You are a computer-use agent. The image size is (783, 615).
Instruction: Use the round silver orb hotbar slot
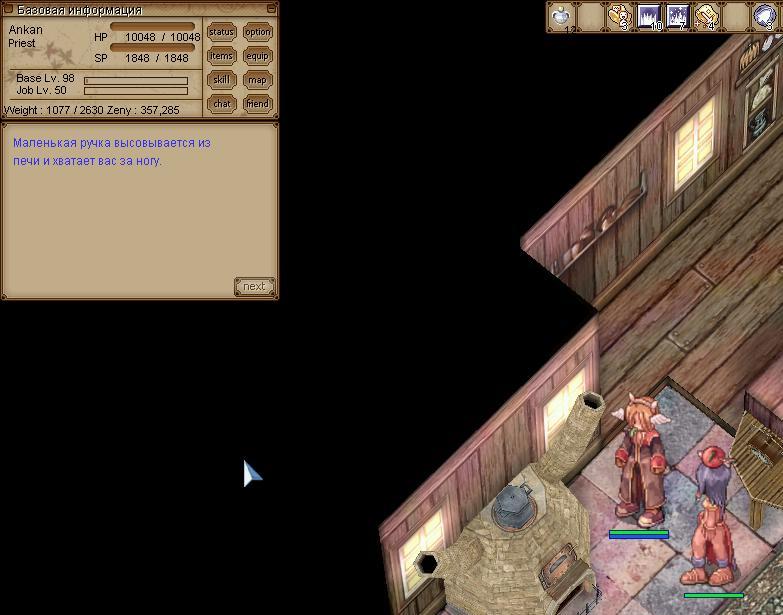(765, 17)
